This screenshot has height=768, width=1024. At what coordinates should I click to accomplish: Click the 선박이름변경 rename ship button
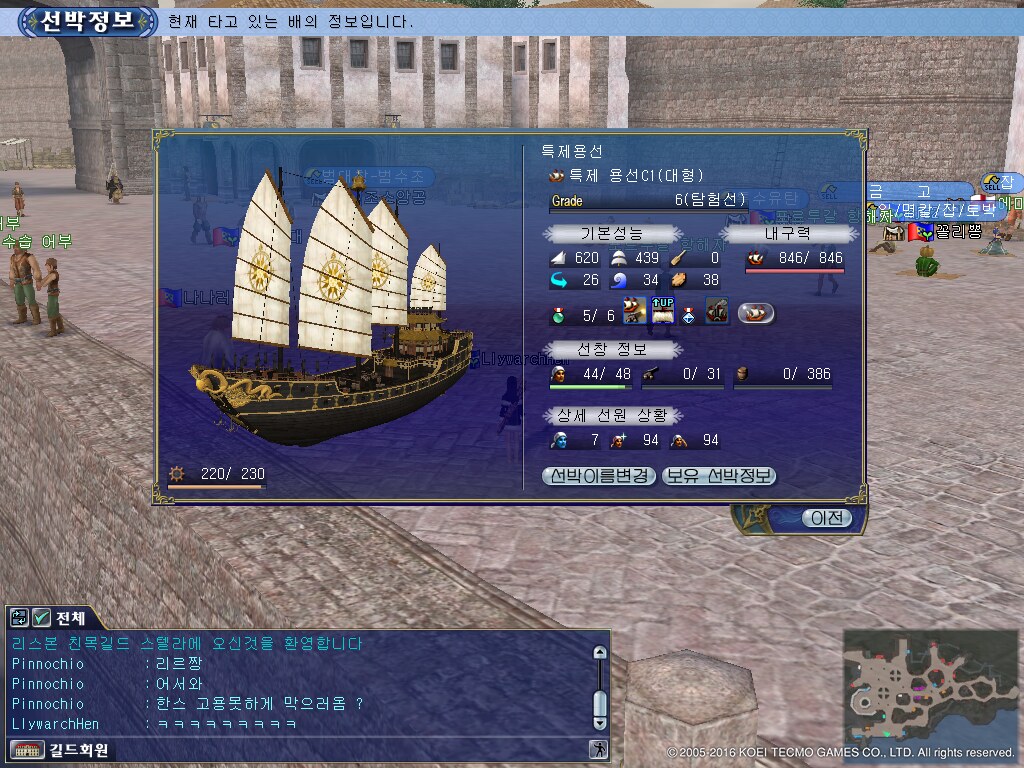(599, 476)
